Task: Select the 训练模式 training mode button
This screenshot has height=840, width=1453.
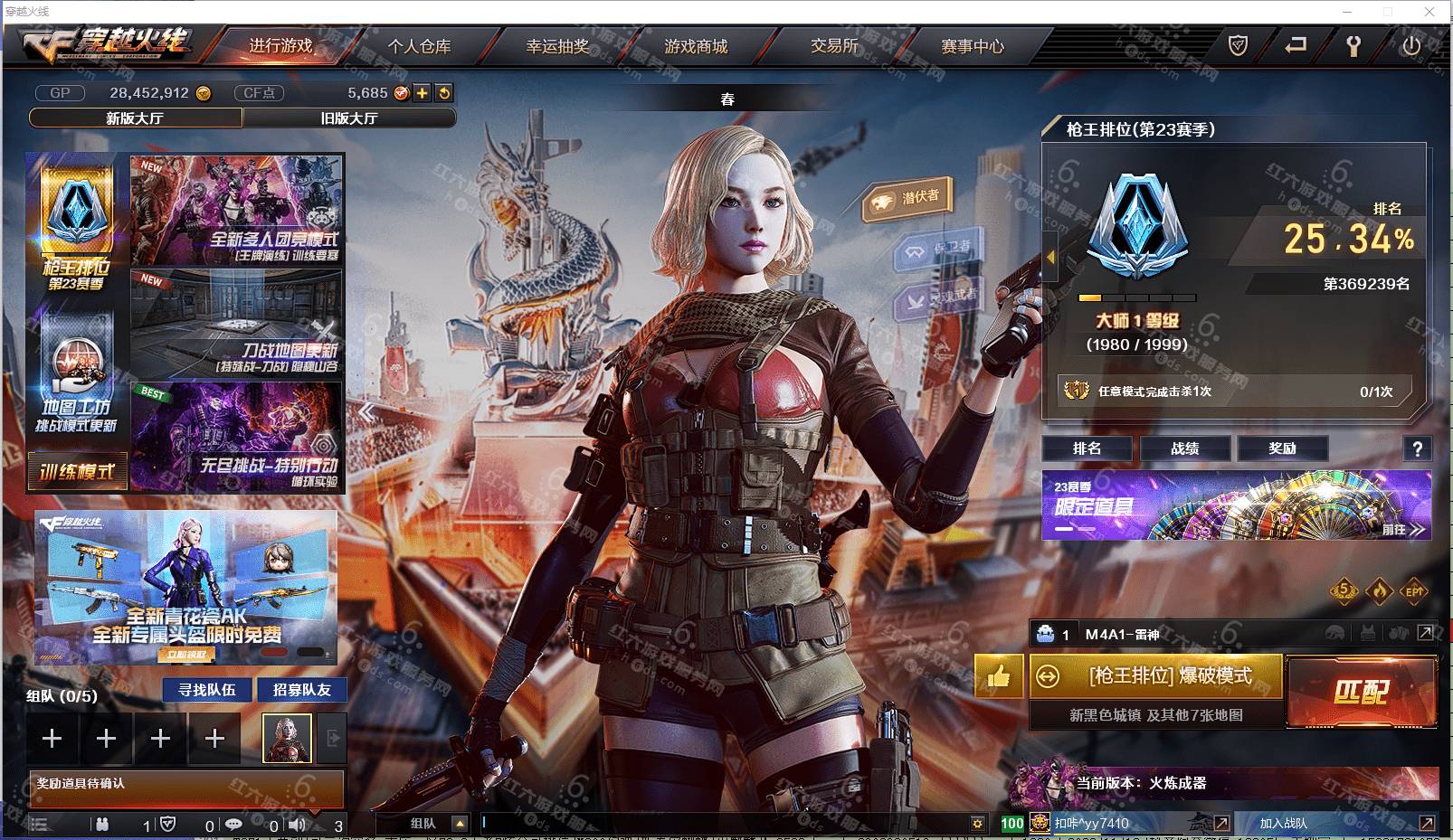Action: (77, 472)
